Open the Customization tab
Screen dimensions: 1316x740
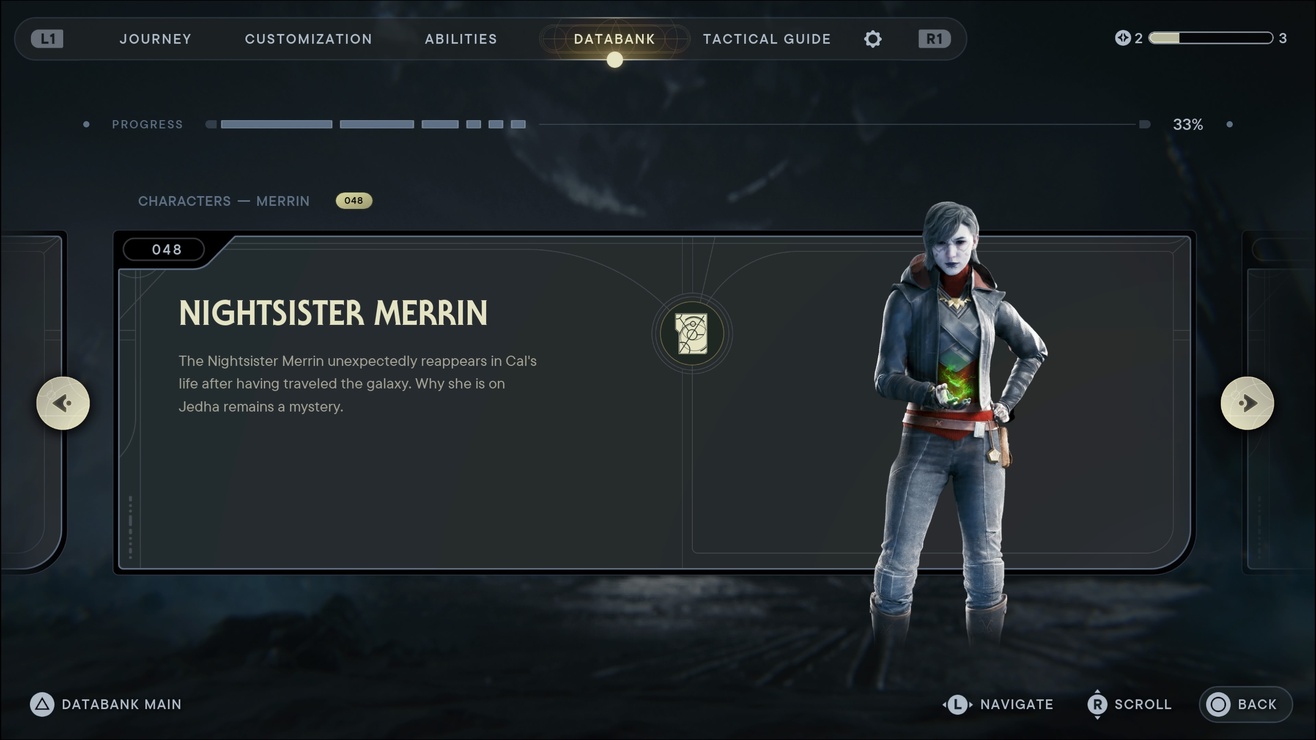tap(308, 38)
